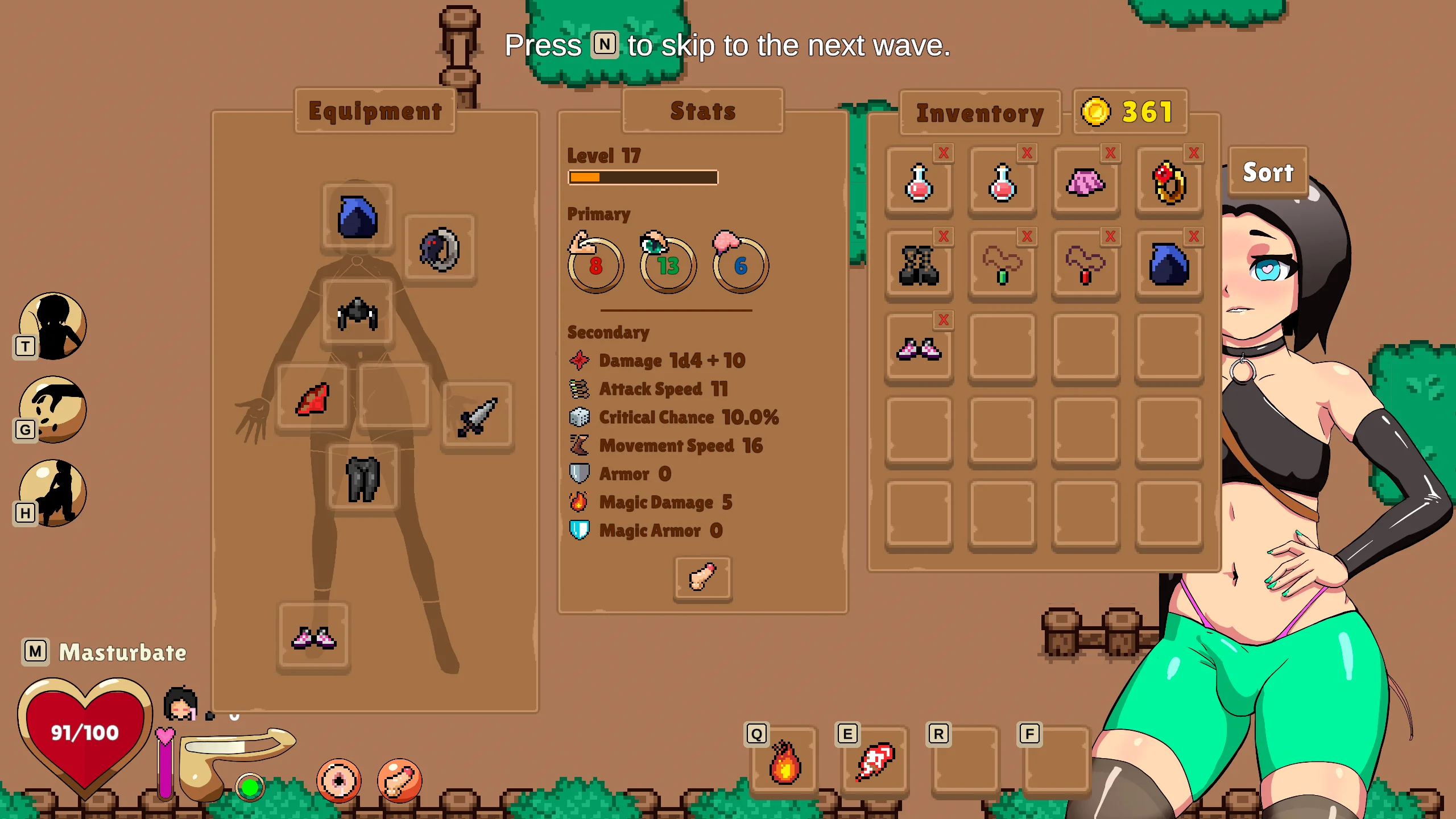The height and width of the screenshot is (819, 1456).
Task: Click the pink skirt inventory item
Action: point(1085,183)
